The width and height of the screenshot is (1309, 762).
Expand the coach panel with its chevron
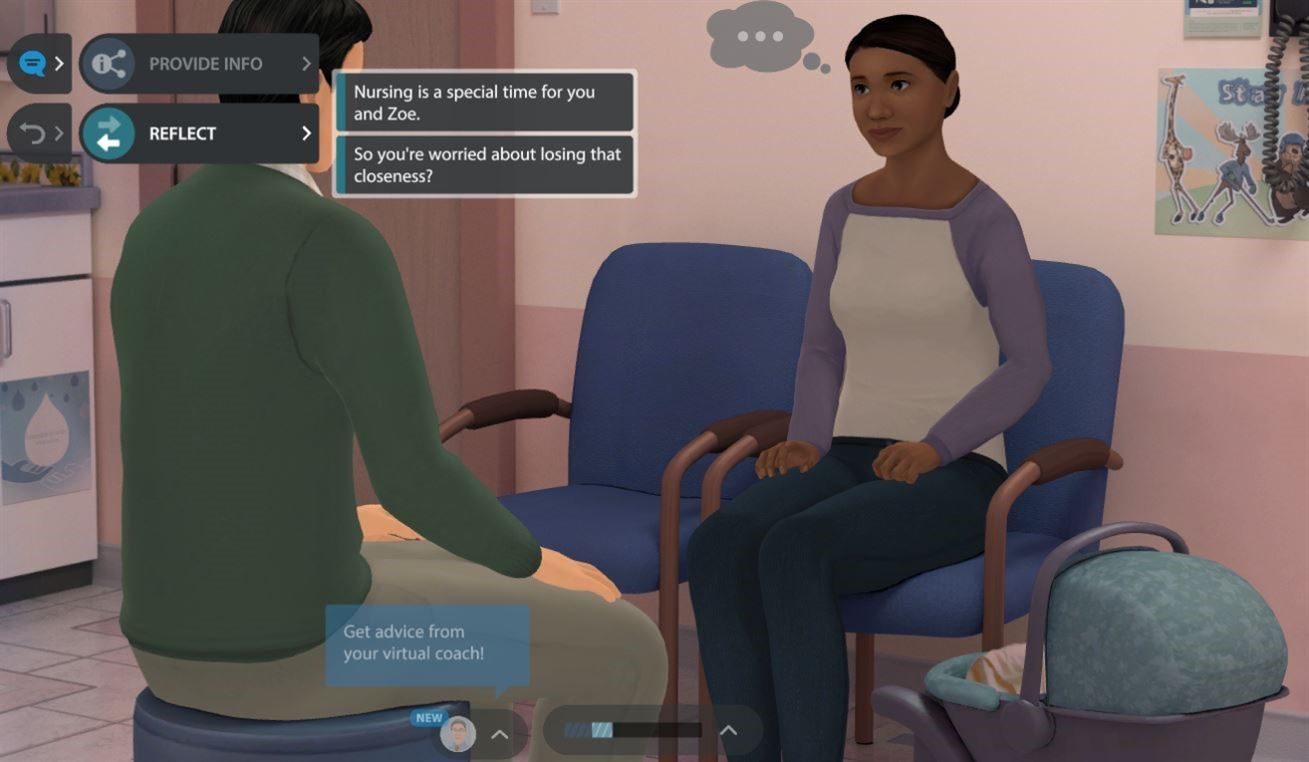pyautogui.click(x=500, y=734)
